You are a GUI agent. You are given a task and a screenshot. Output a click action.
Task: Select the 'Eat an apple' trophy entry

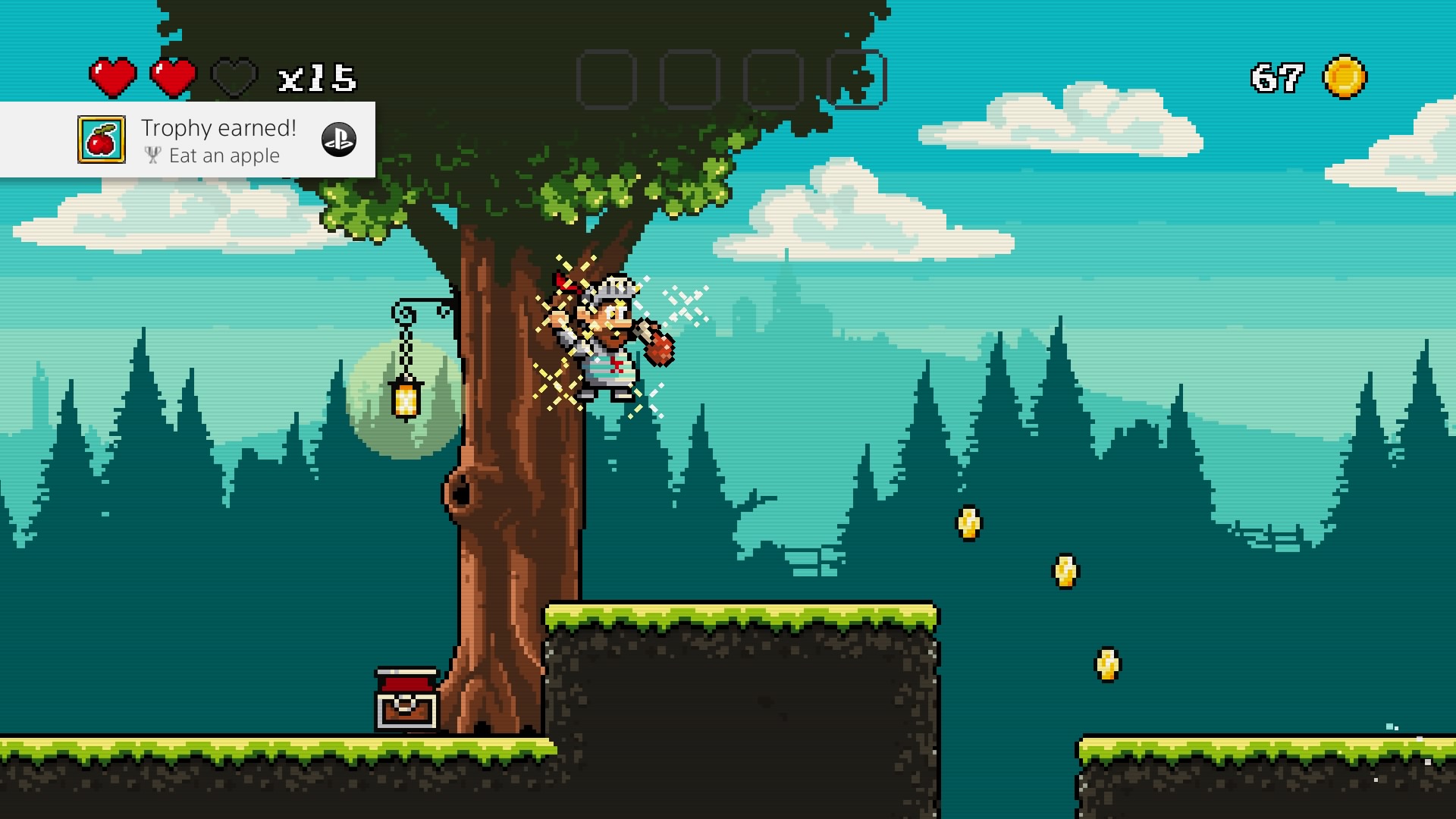[224, 155]
